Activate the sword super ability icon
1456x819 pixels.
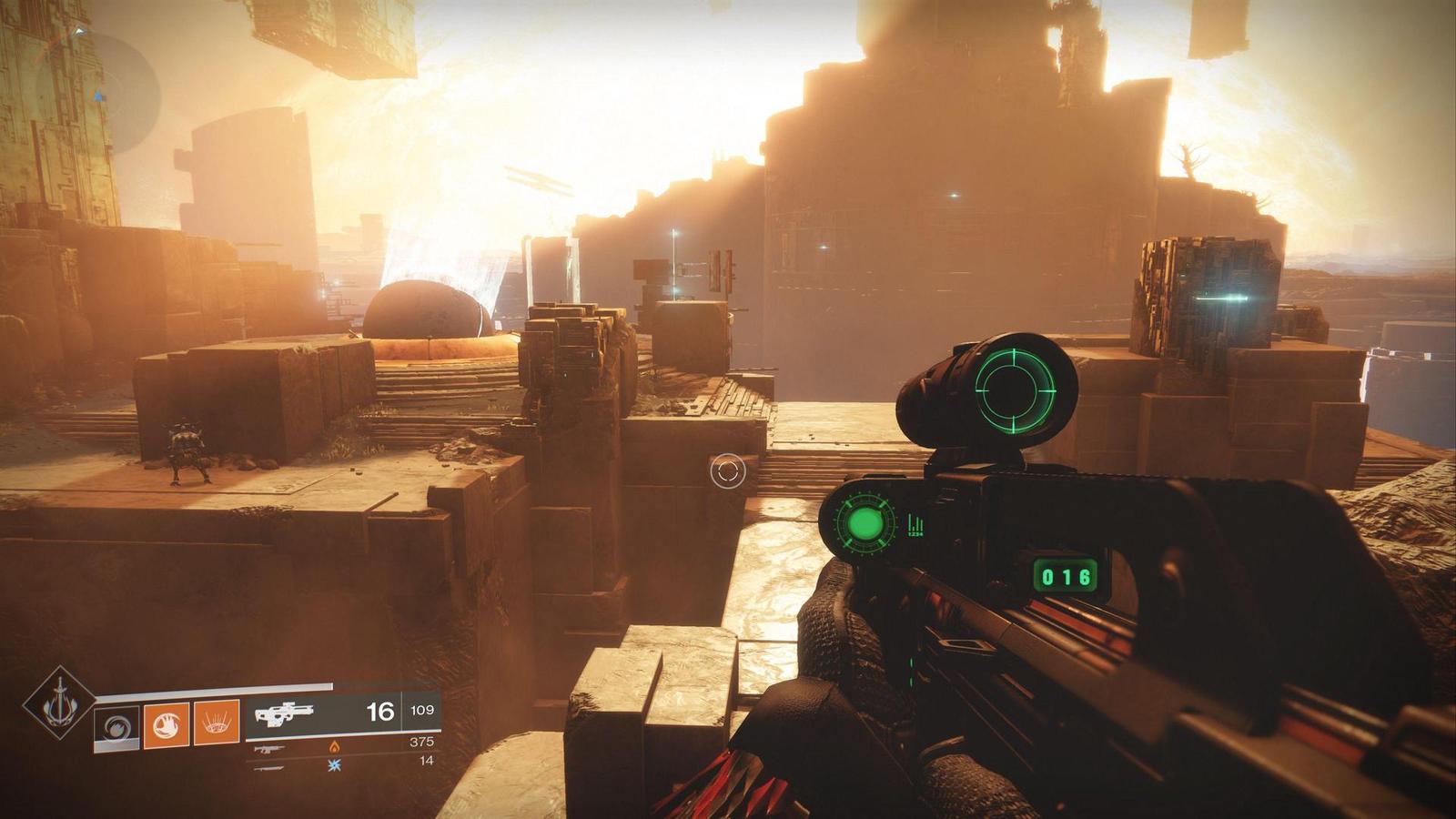pyautogui.click(x=59, y=702)
